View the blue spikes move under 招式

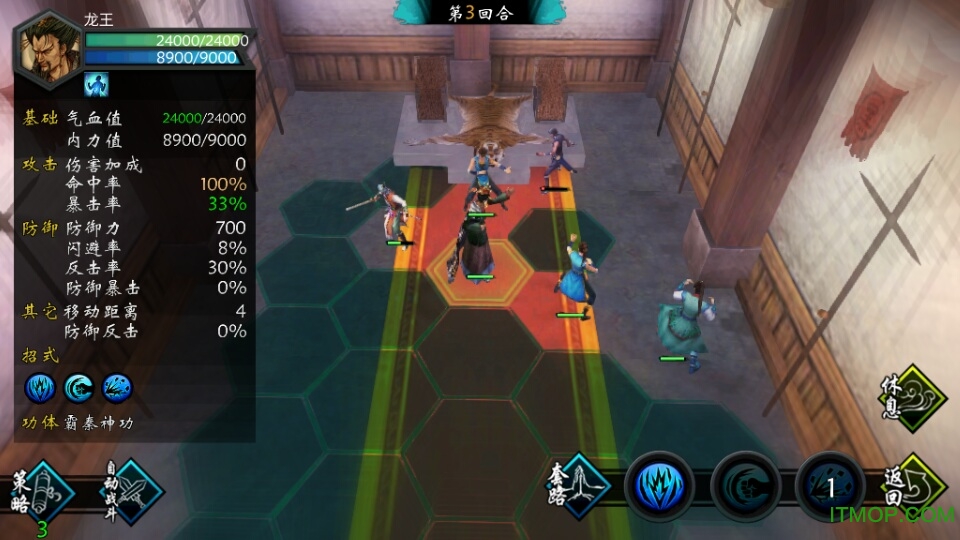point(41,387)
